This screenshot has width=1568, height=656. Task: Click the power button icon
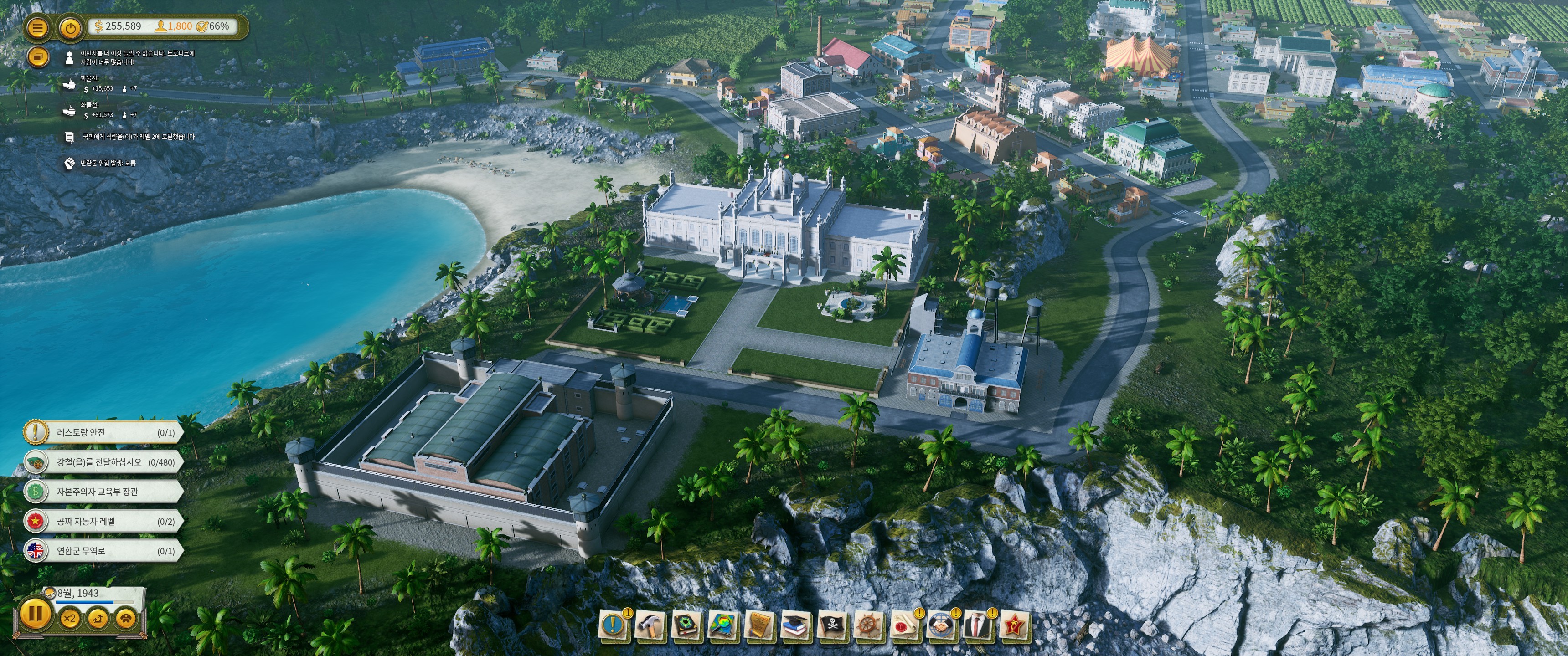coord(71,27)
